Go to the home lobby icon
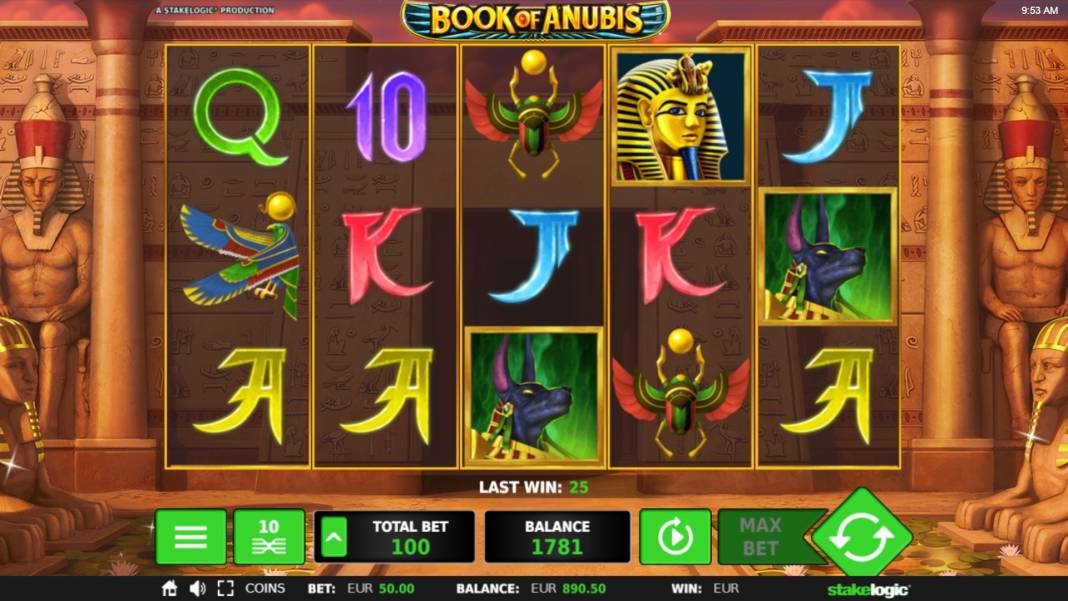Screen dimensions: 1068x601 pyautogui.click(x=170, y=589)
